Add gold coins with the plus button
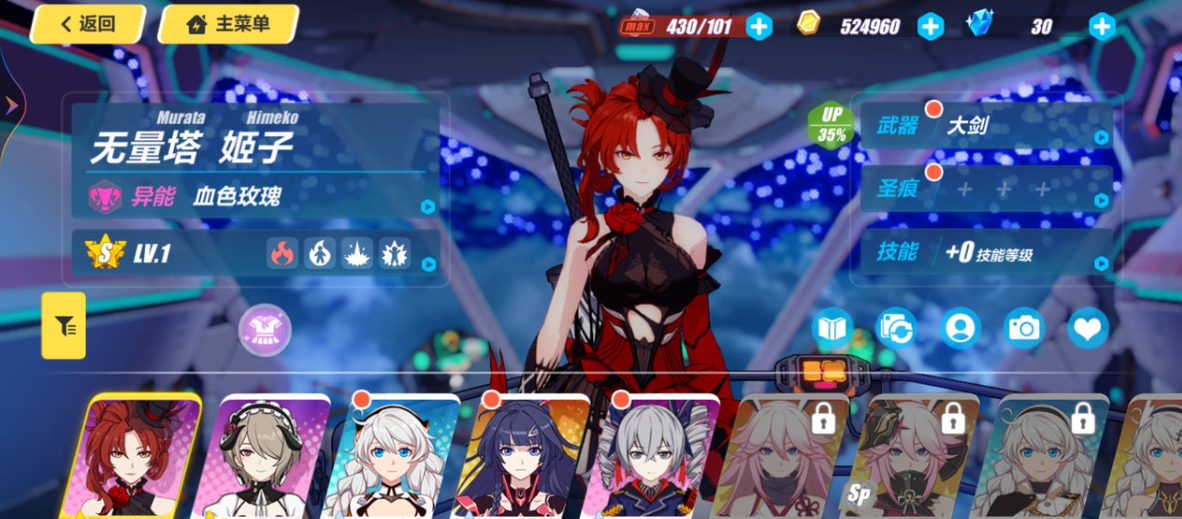 coord(930,27)
